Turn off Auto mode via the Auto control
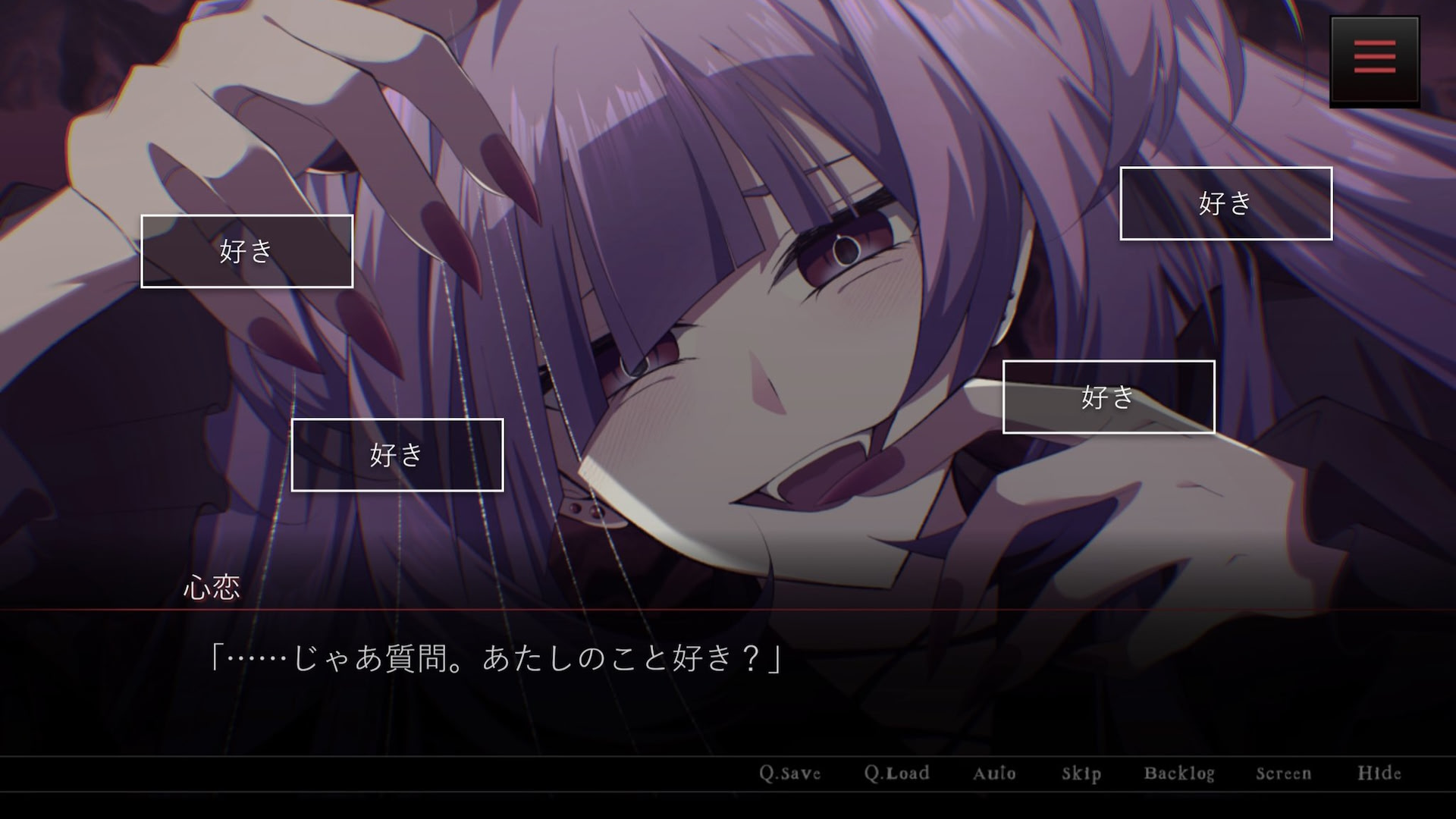This screenshot has width=1456, height=819. [993, 773]
